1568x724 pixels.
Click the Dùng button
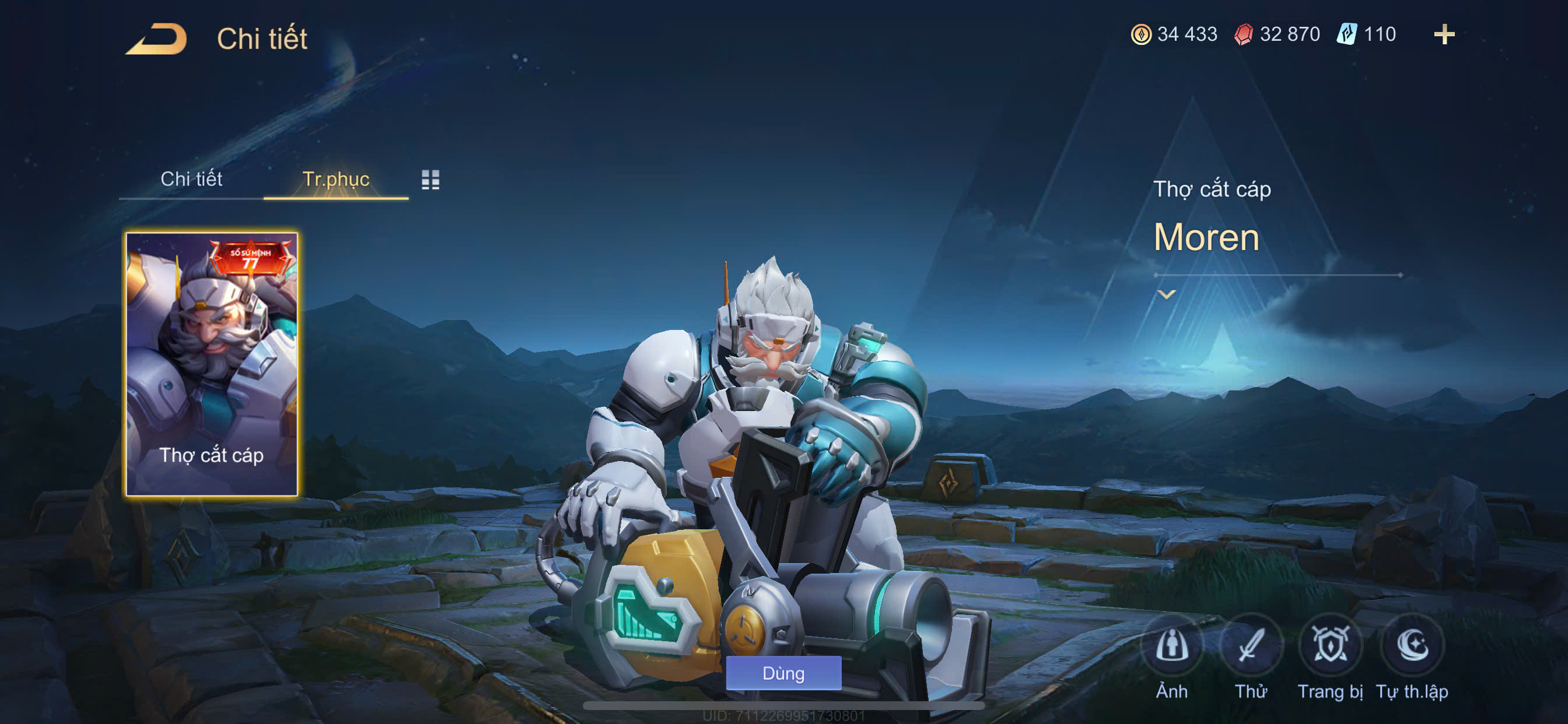click(783, 673)
